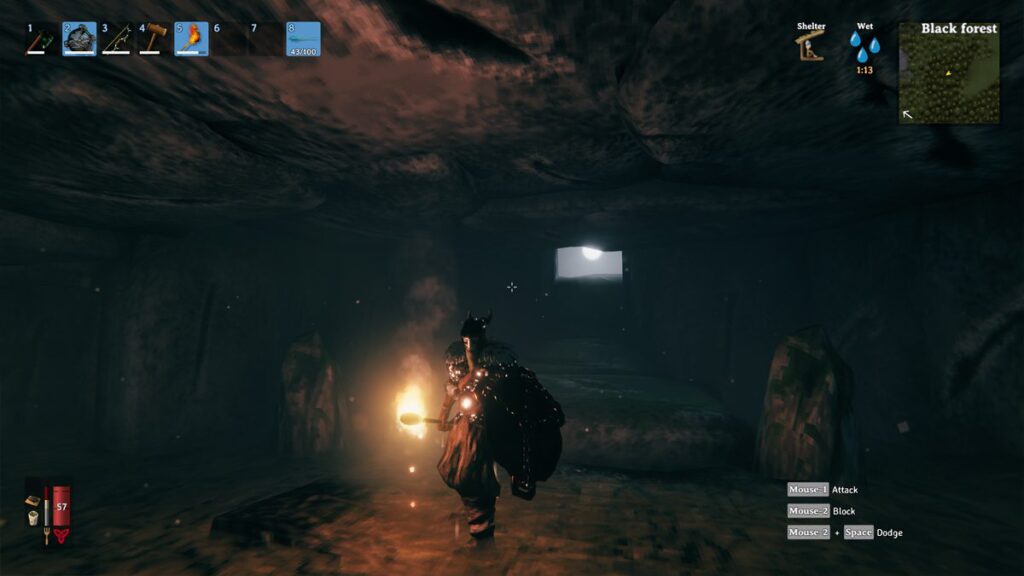Select the hammer in hotbar slot 4

[x=153, y=40]
